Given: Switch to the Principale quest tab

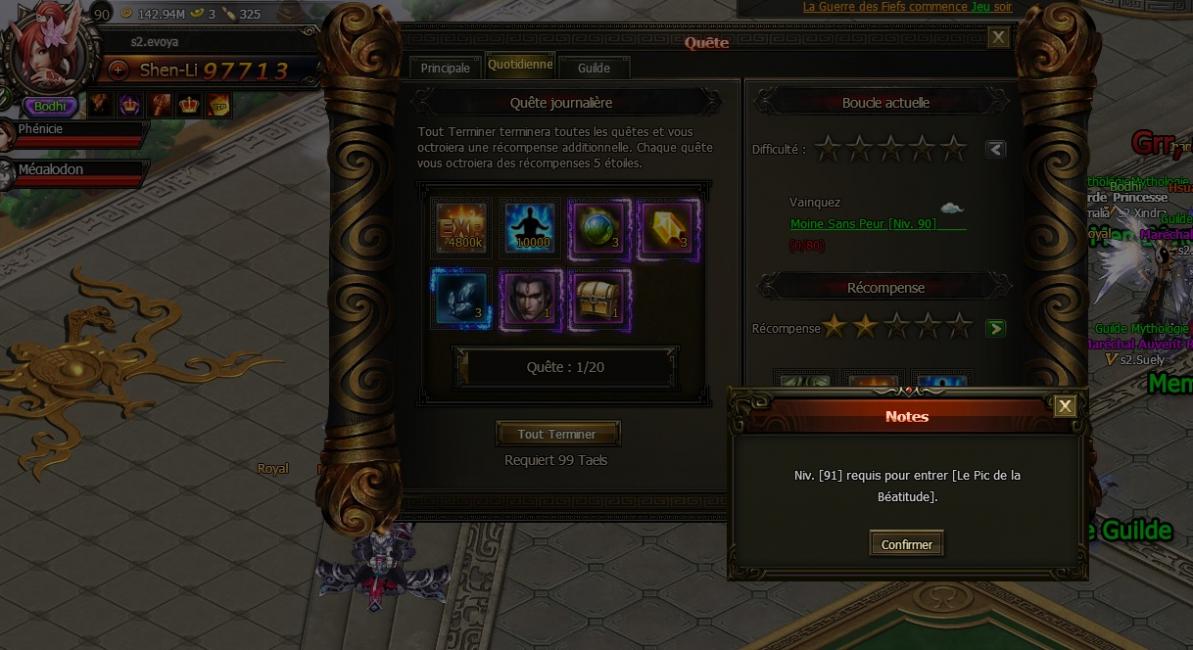Looking at the screenshot, I should click(x=445, y=68).
